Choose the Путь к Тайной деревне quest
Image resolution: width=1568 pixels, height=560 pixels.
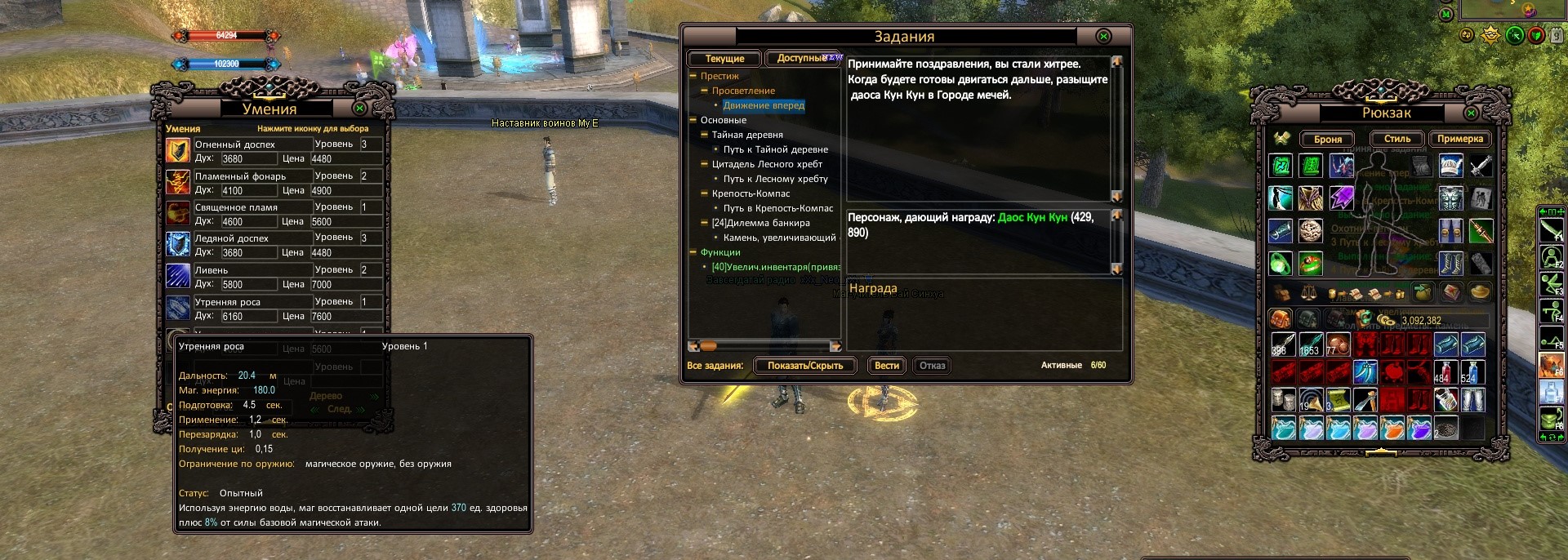tap(775, 149)
